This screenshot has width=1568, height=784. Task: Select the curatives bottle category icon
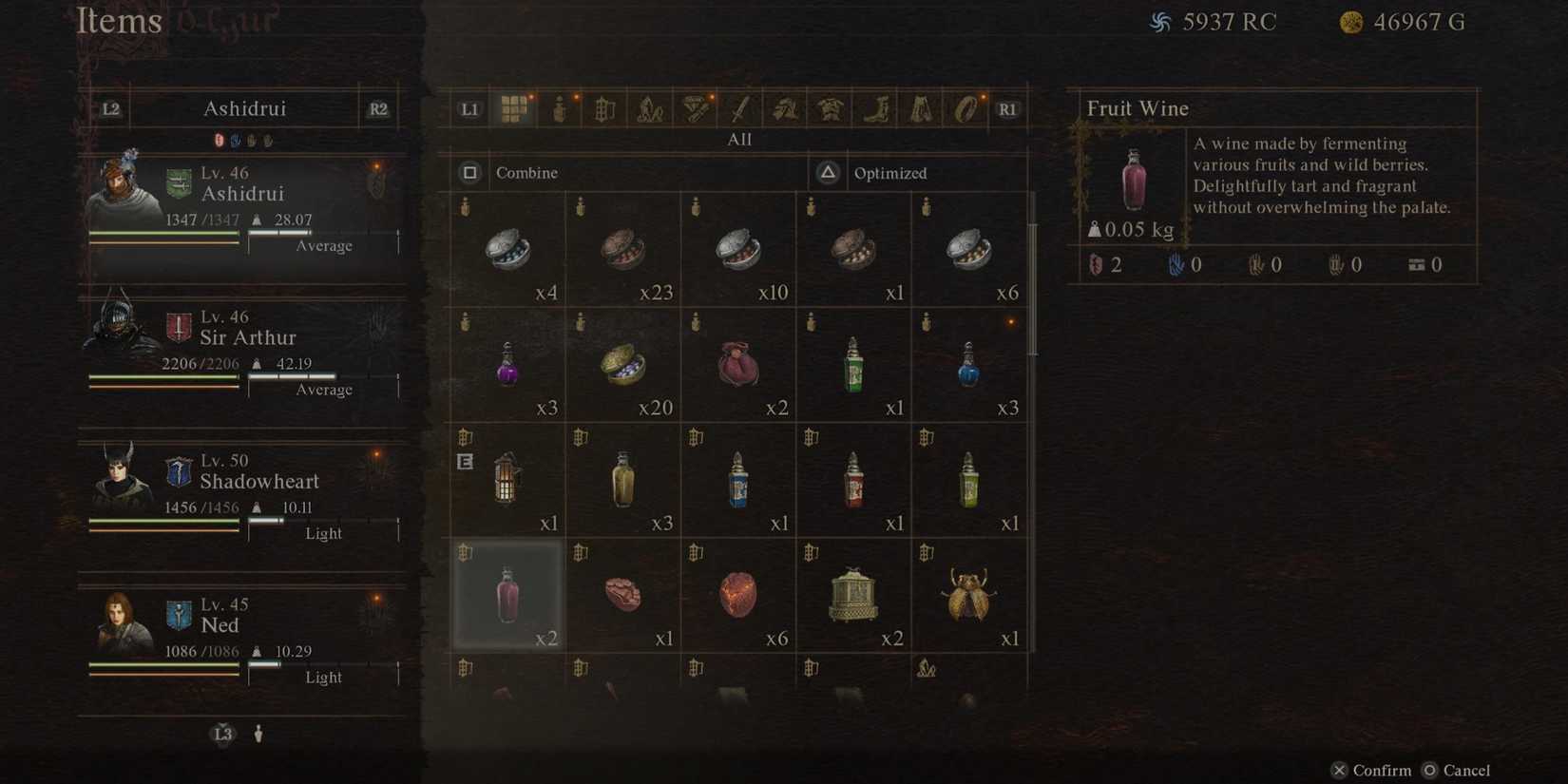click(559, 108)
